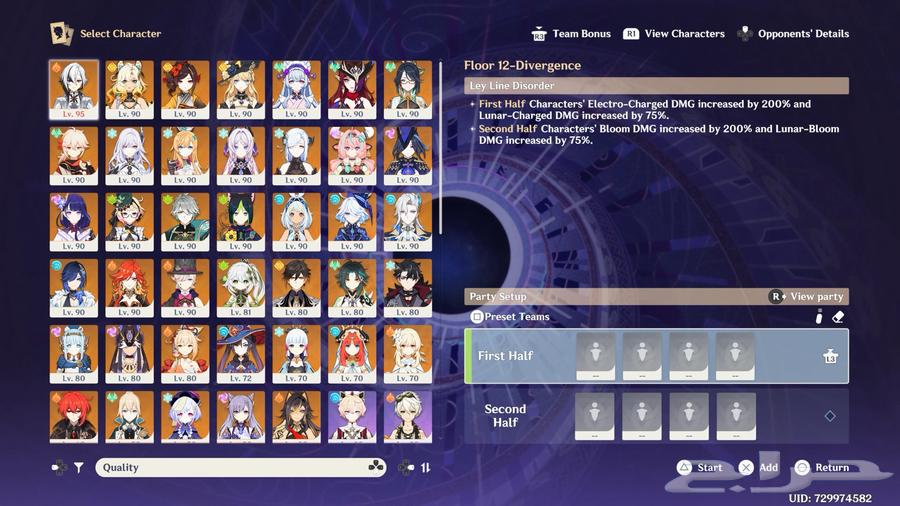Open the character filter funnel icon
900x506 pixels.
pyautogui.click(x=79, y=467)
